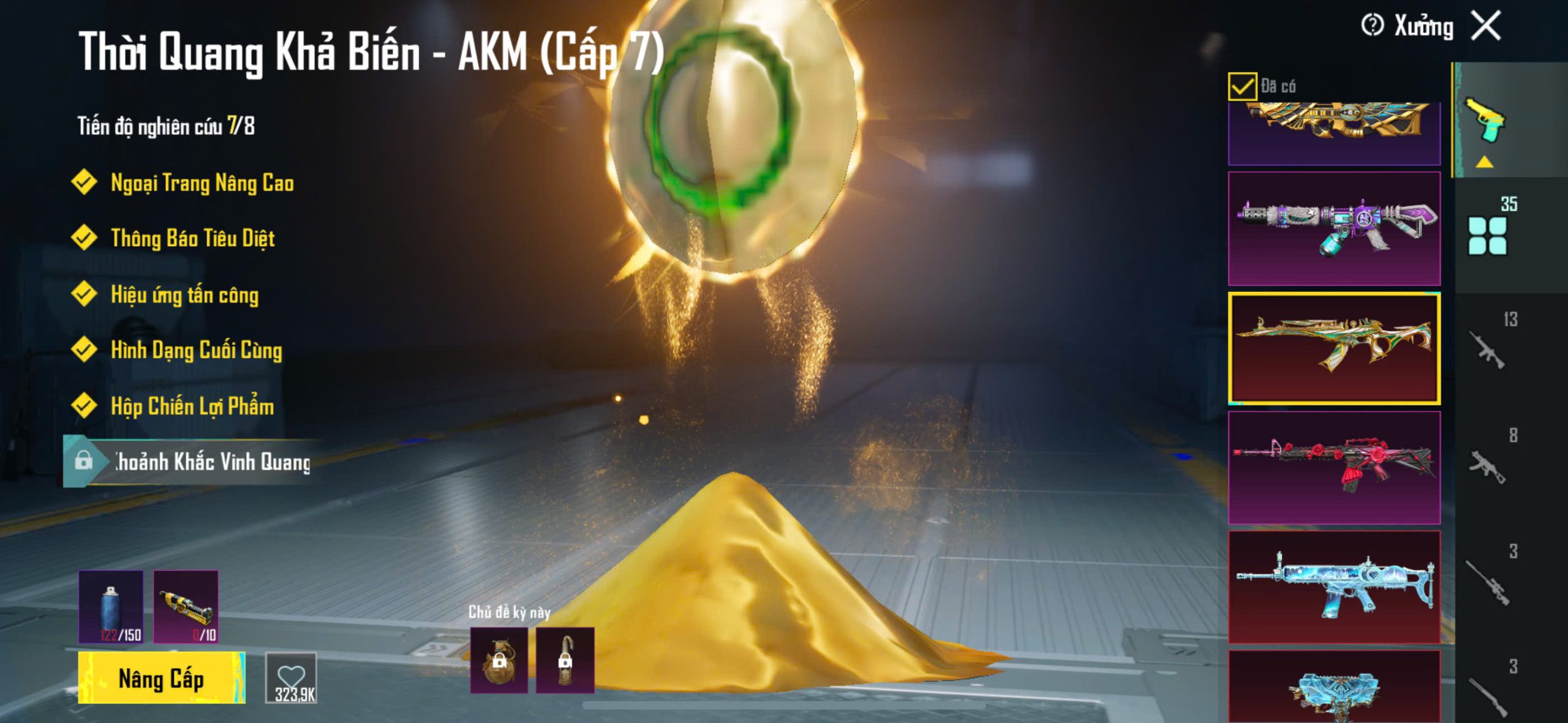1568x723 pixels.
Task: Toggle the Đã có owned filter checkbox
Action: 1242,86
